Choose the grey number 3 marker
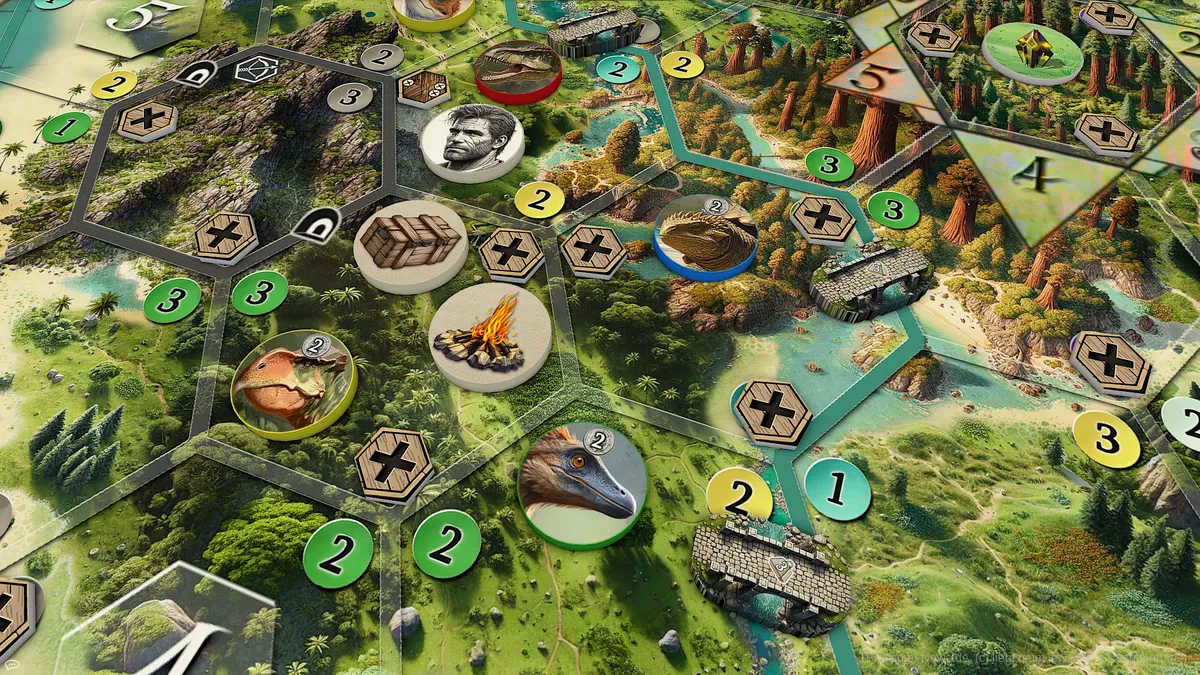Image resolution: width=1200 pixels, height=675 pixels. (x=349, y=96)
